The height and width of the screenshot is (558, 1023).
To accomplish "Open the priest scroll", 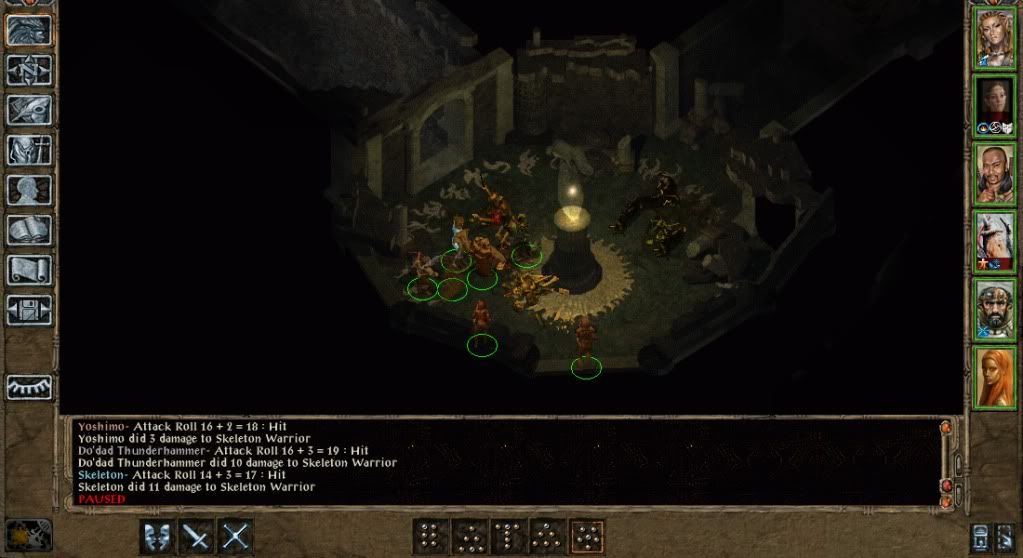I will point(28,270).
